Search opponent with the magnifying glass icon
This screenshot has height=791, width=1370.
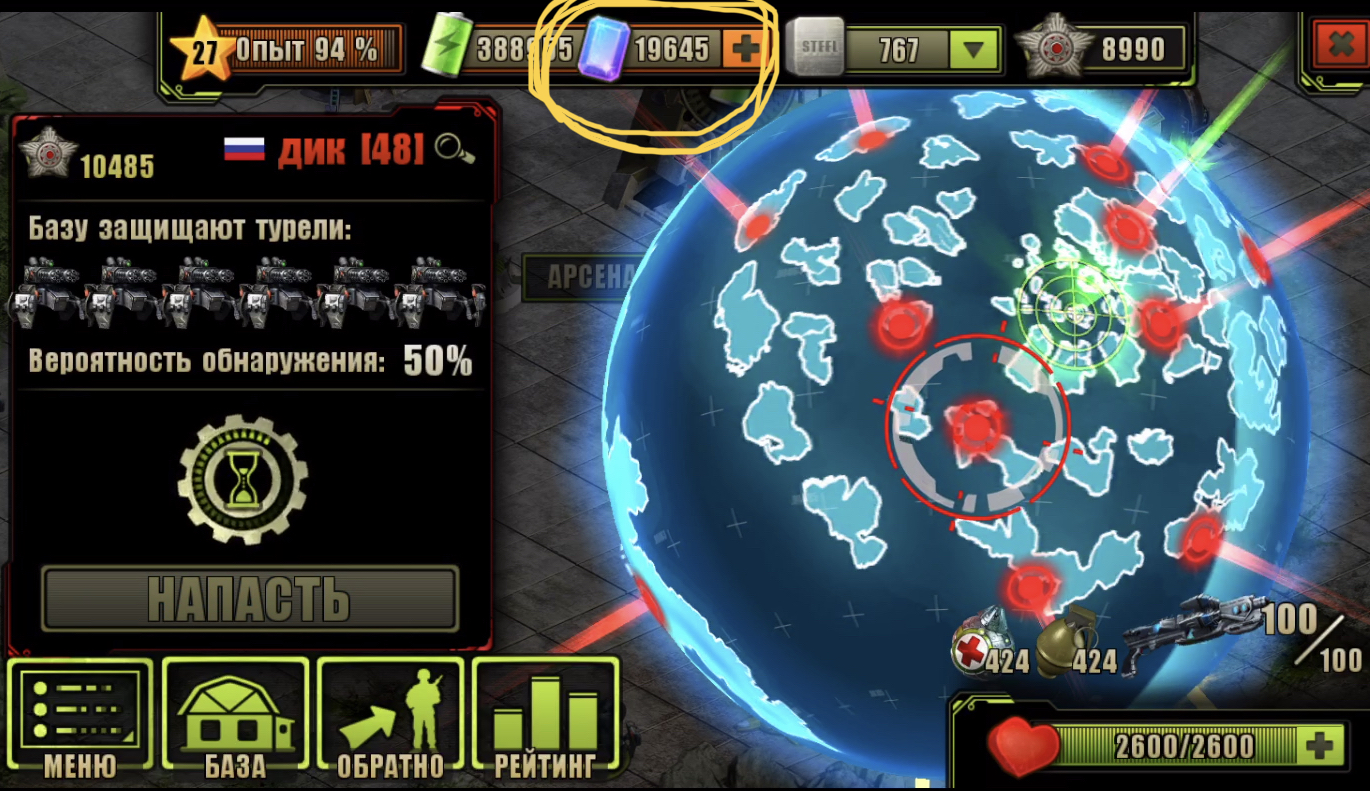point(455,149)
